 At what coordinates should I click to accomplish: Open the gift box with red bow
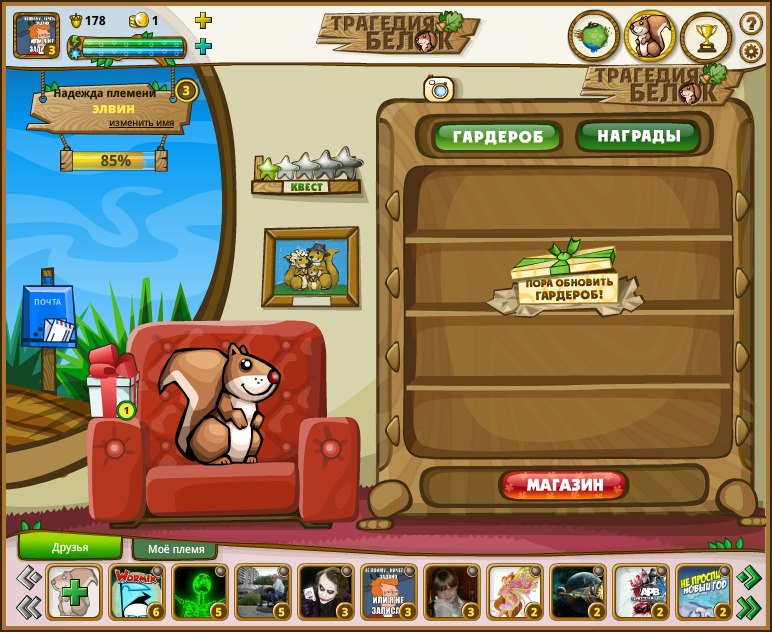(x=110, y=384)
